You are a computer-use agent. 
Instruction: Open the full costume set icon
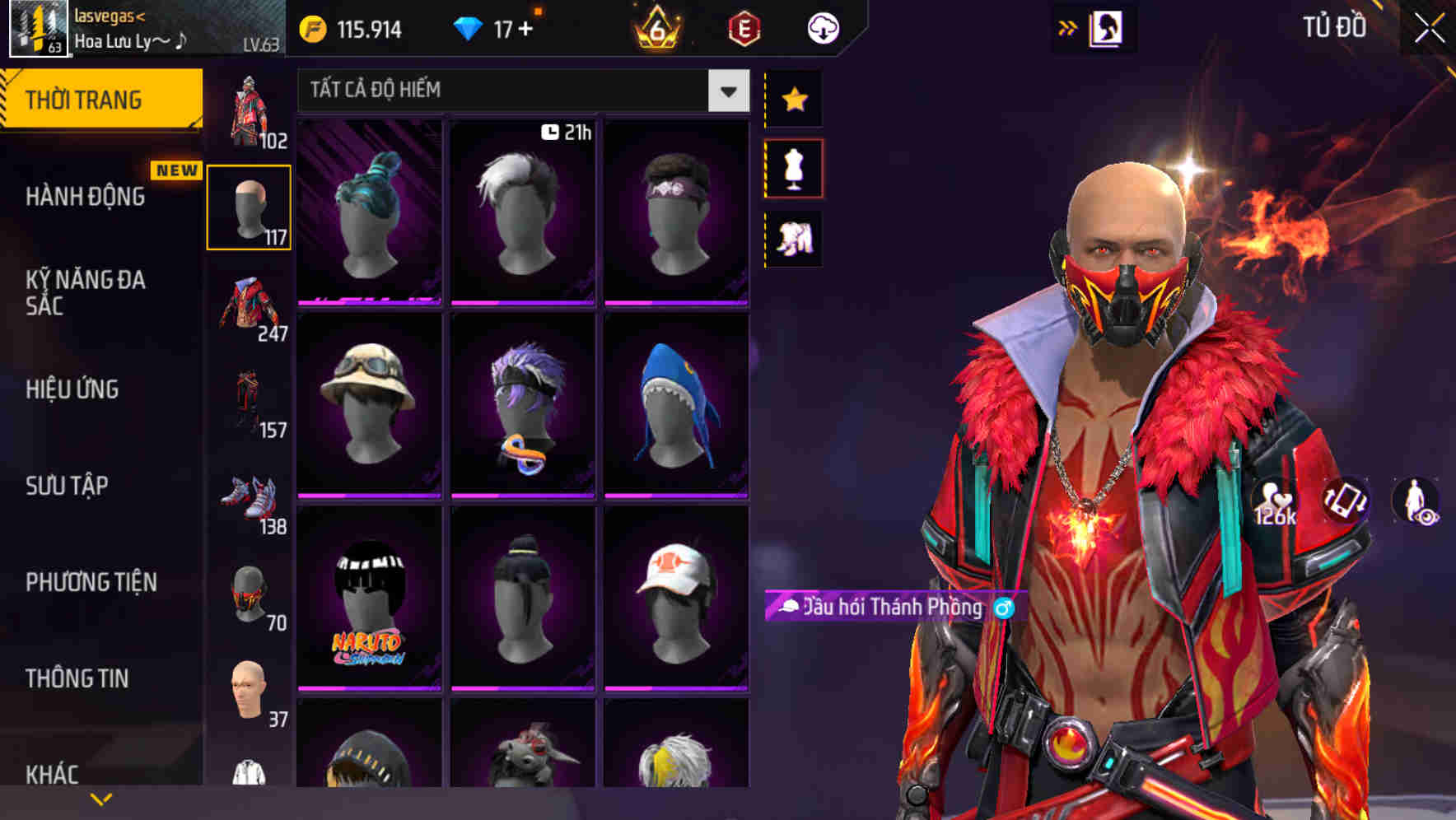pyautogui.click(x=795, y=236)
